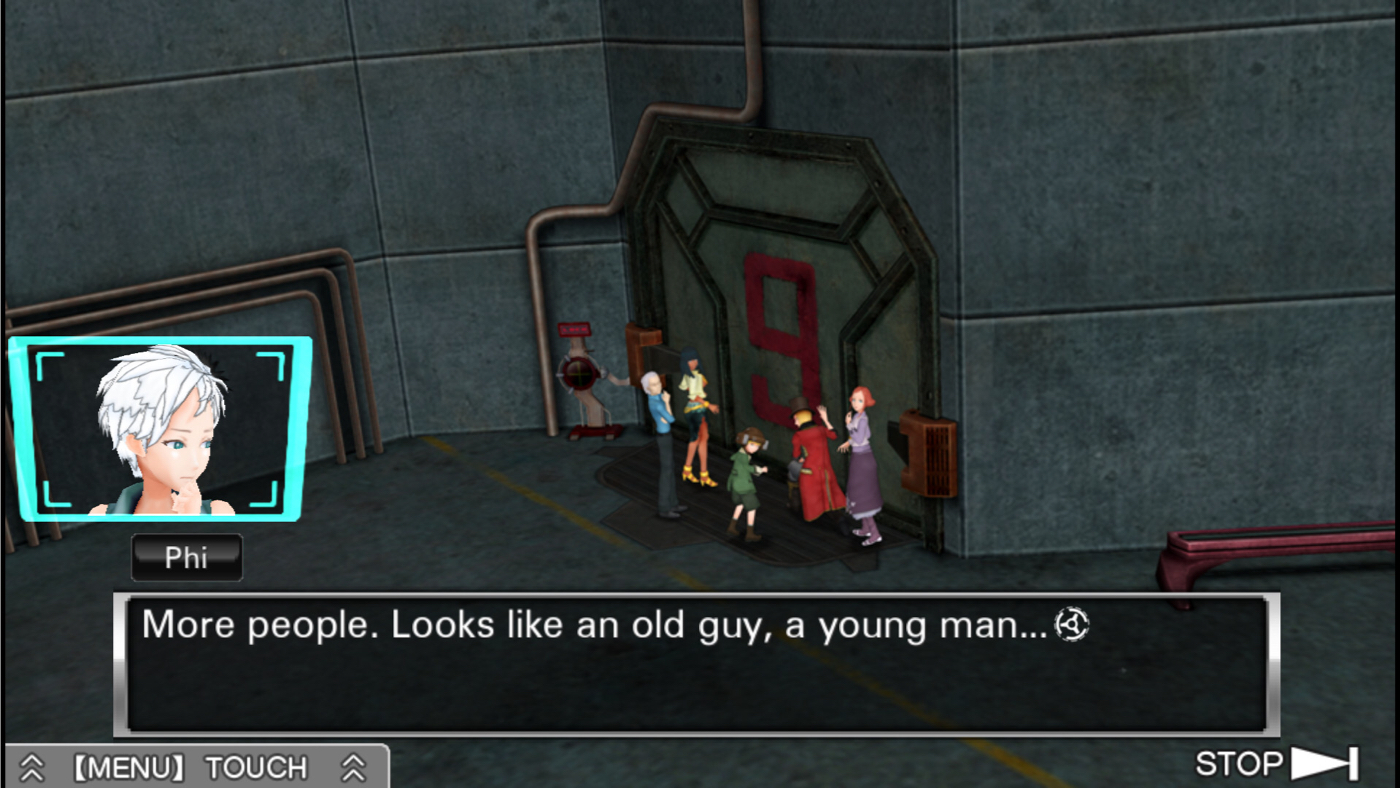Click the Phi name tag under the portrait
This screenshot has height=788, width=1400.
[186, 557]
